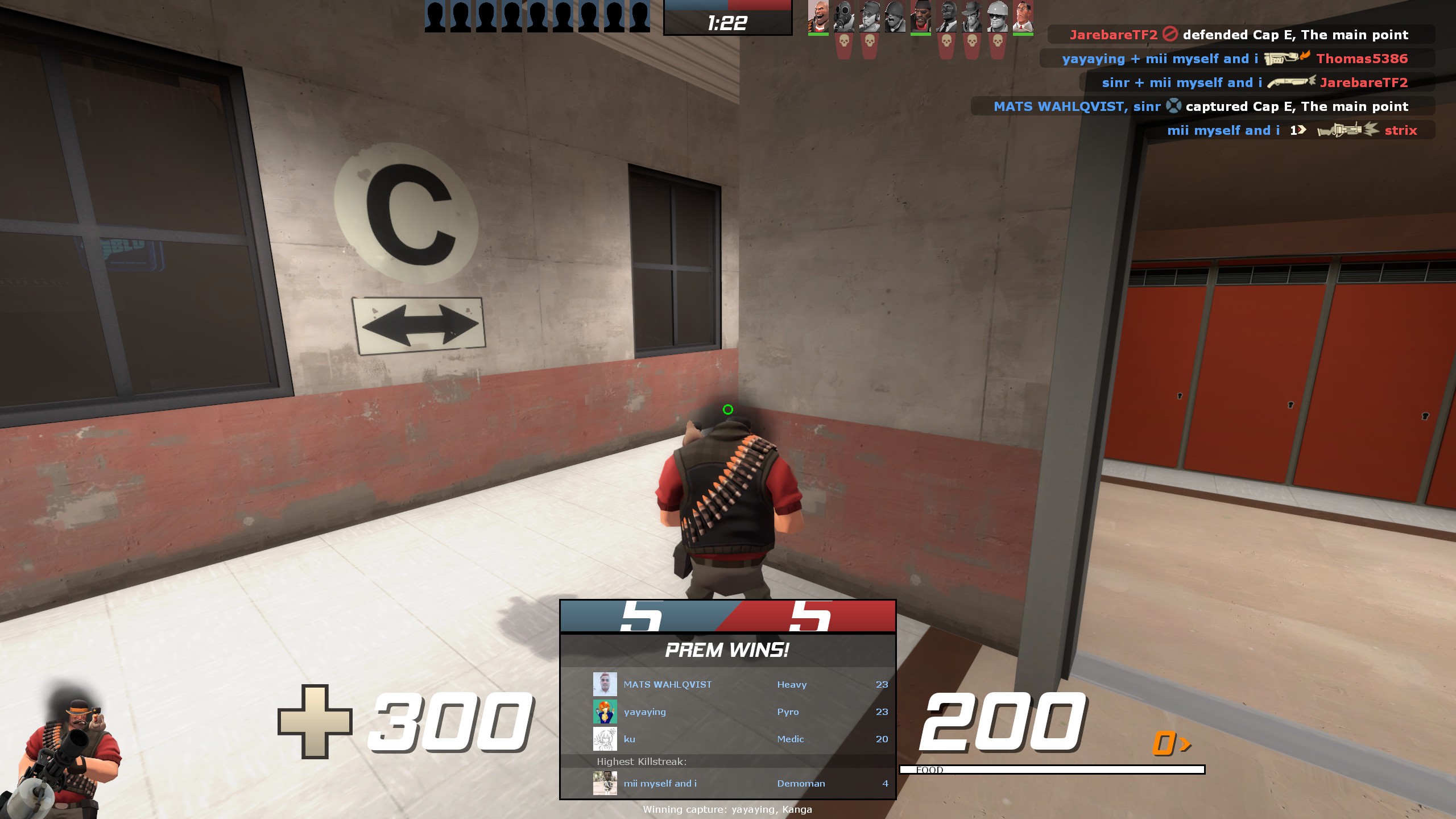1456x819 pixels.
Task: Click the RED Demoman portrait in team bar
Action: (920, 16)
